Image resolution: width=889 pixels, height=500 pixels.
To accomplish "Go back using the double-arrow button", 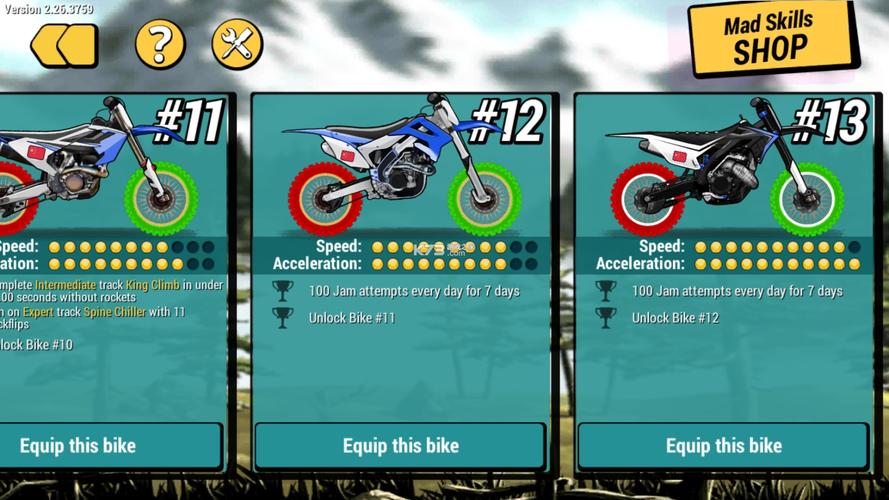I will pyautogui.click(x=64, y=45).
